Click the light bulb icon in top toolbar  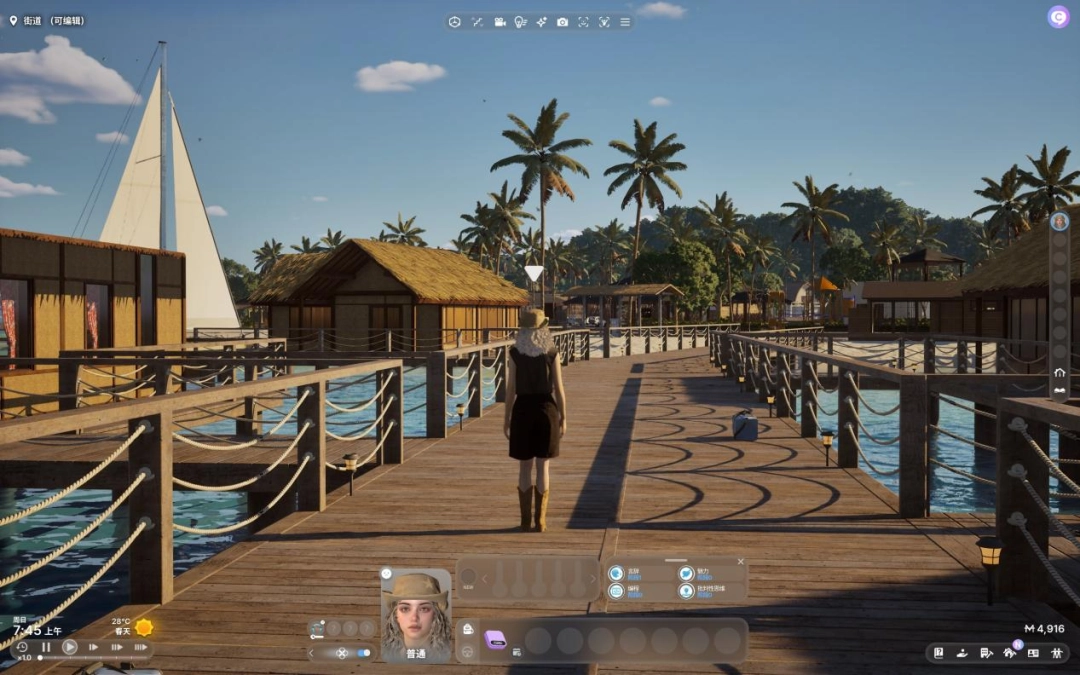[520, 22]
